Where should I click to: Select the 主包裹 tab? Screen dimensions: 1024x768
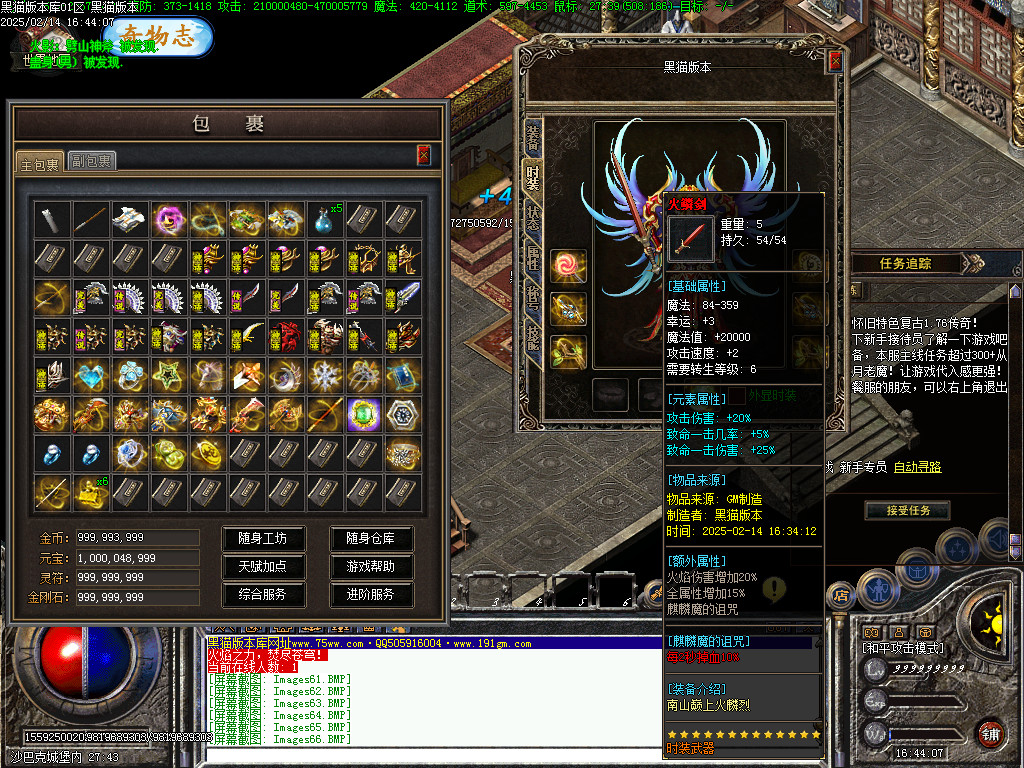pyautogui.click(x=40, y=161)
